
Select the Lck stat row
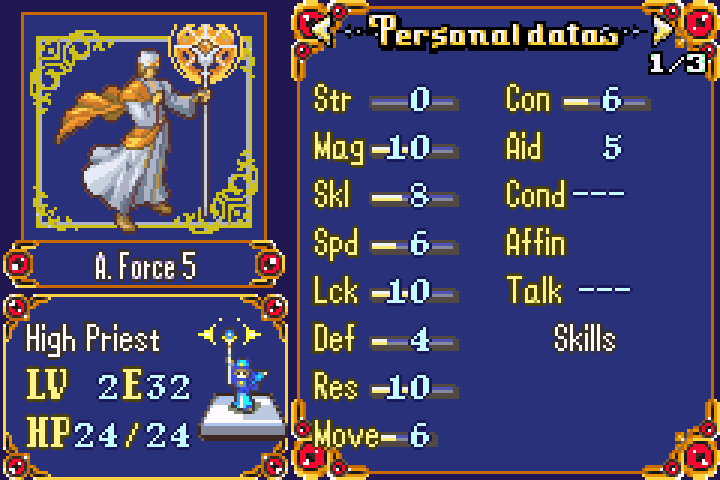tap(385, 292)
